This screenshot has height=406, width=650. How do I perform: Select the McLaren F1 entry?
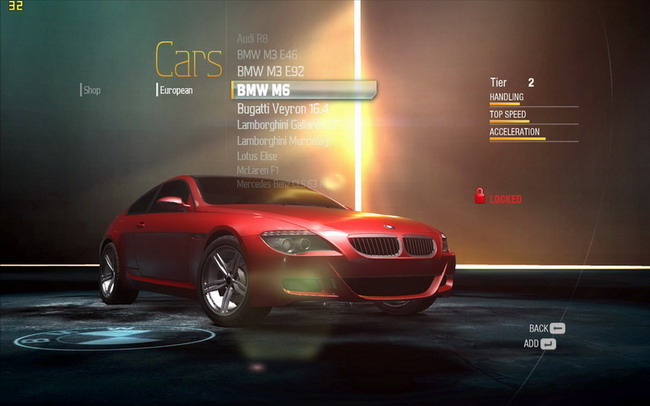pyautogui.click(x=259, y=170)
